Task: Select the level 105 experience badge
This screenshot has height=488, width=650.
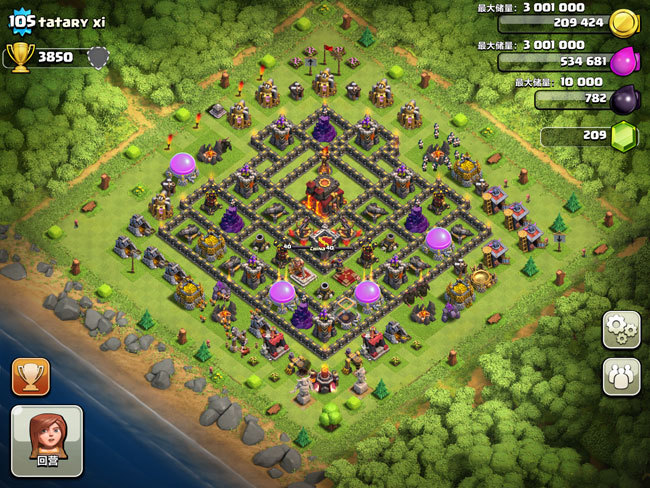Action: 21,19
